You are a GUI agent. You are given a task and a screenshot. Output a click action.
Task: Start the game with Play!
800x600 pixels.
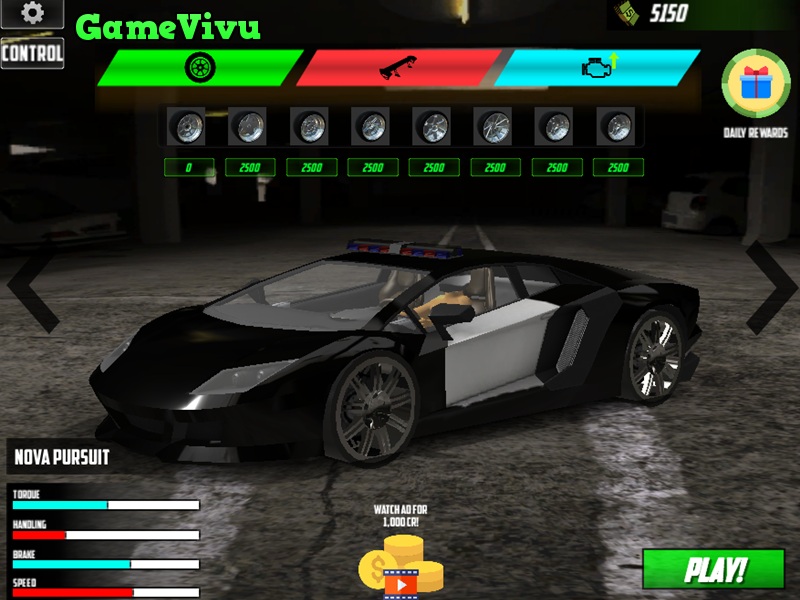click(x=713, y=569)
